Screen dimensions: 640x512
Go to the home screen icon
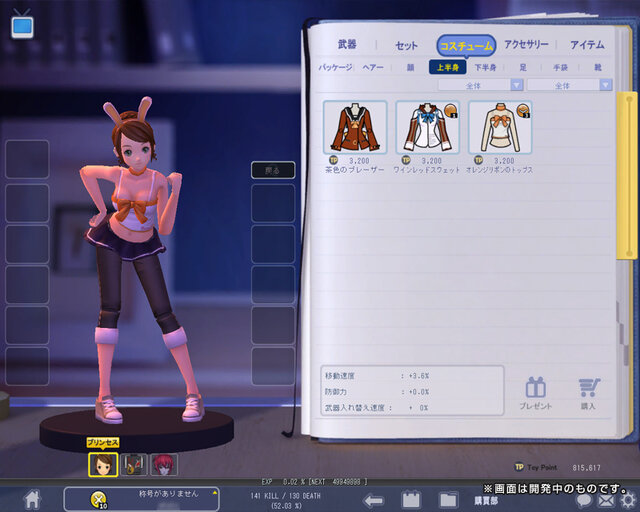pyautogui.click(x=32, y=498)
